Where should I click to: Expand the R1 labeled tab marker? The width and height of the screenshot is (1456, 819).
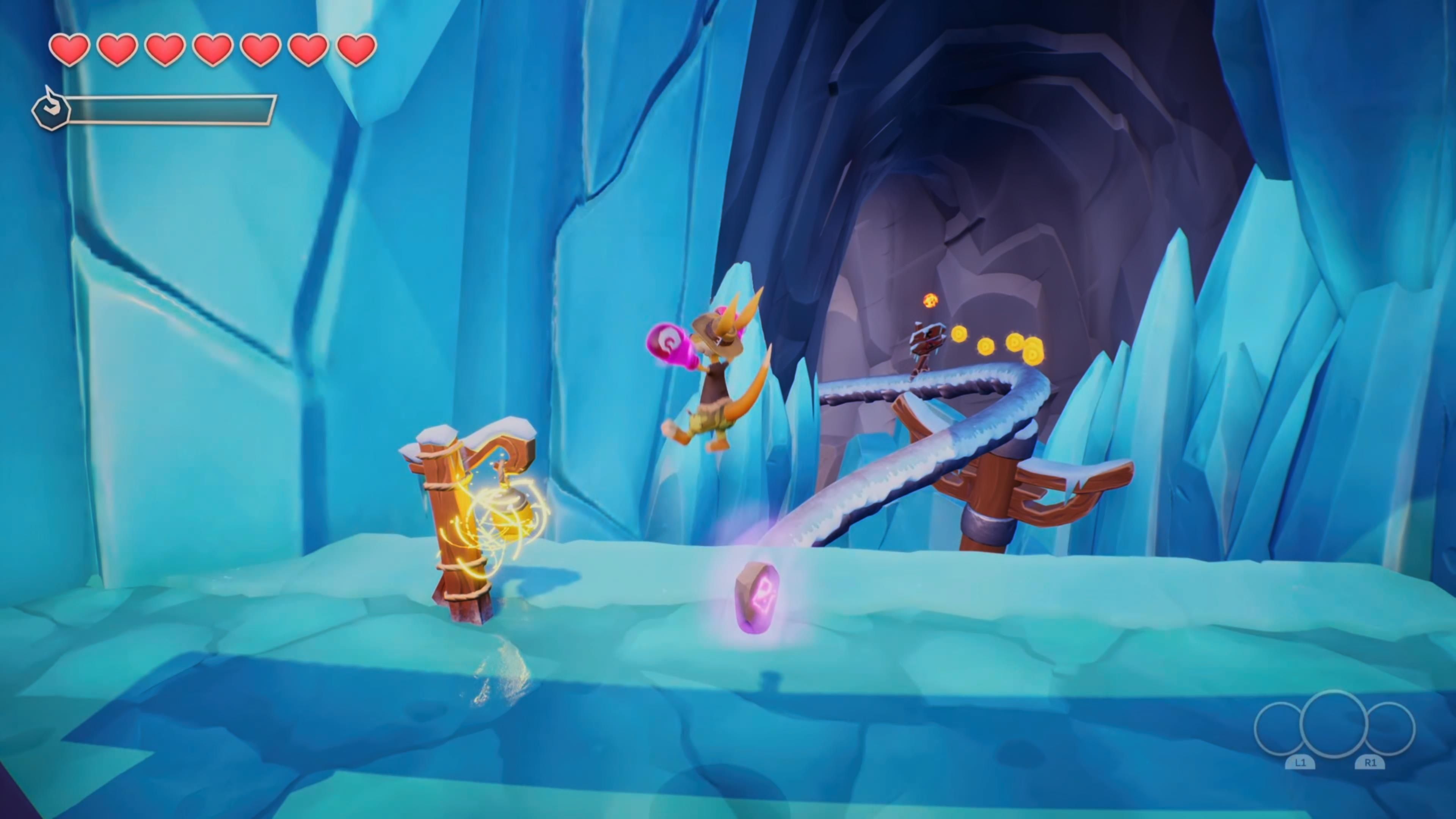(1371, 763)
